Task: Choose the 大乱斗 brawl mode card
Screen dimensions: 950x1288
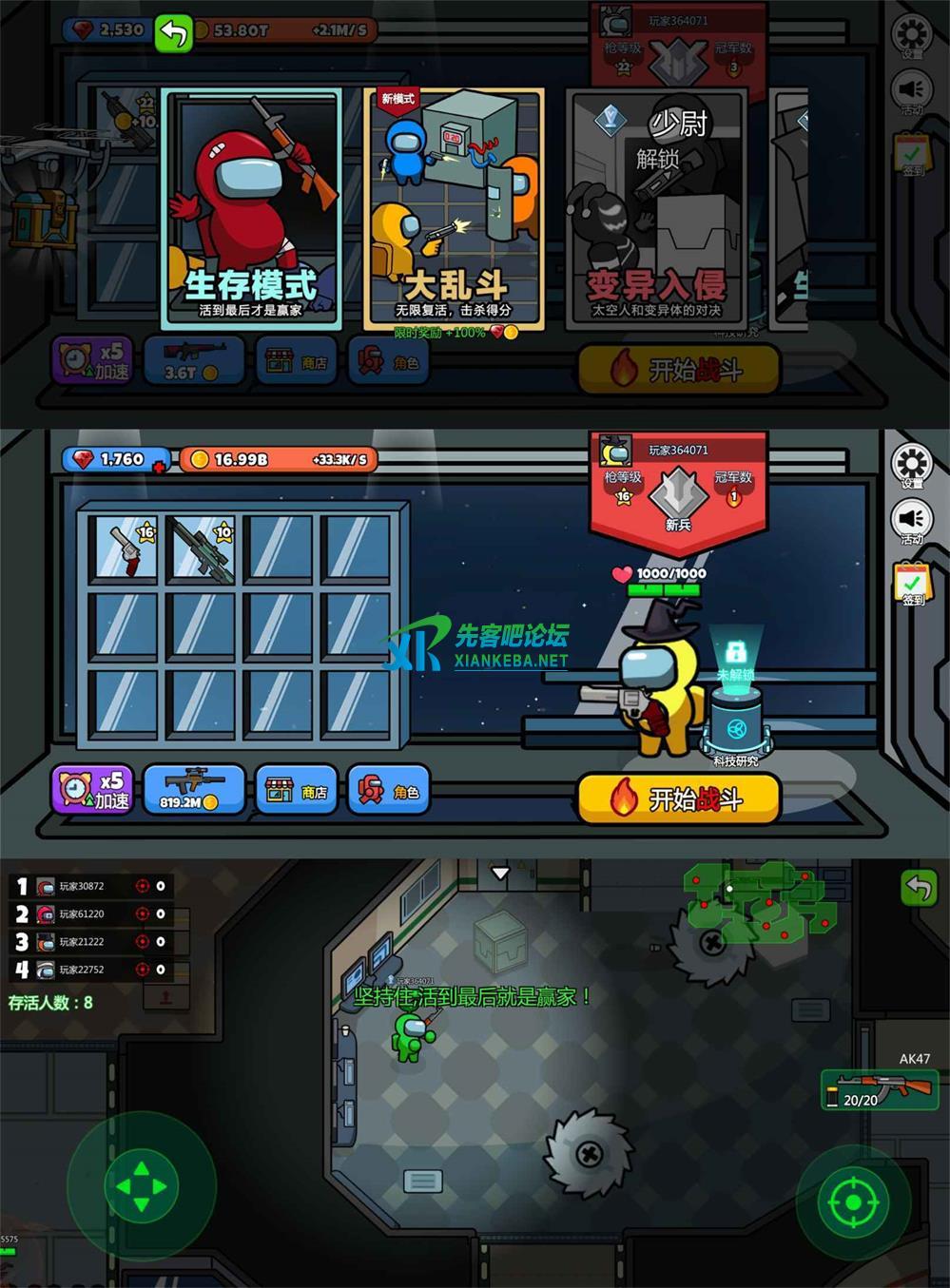Action: pyautogui.click(x=453, y=207)
